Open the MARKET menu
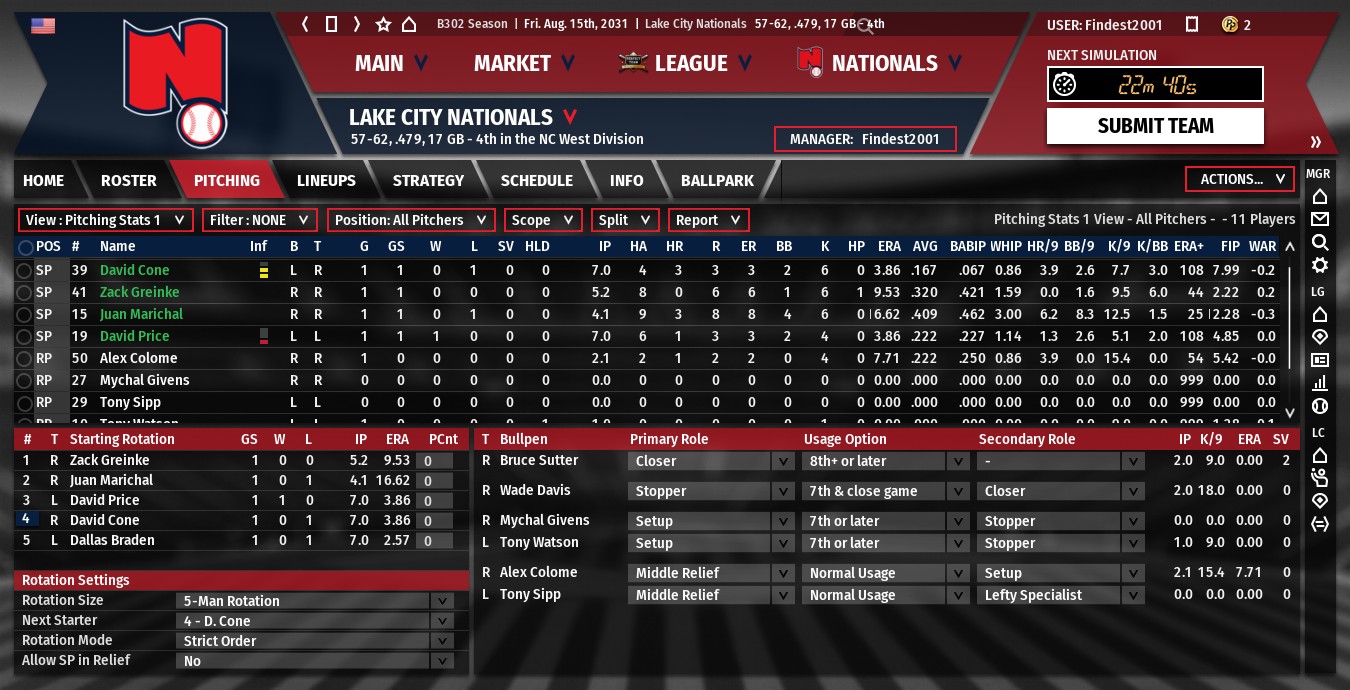1350x690 pixels. (x=524, y=64)
